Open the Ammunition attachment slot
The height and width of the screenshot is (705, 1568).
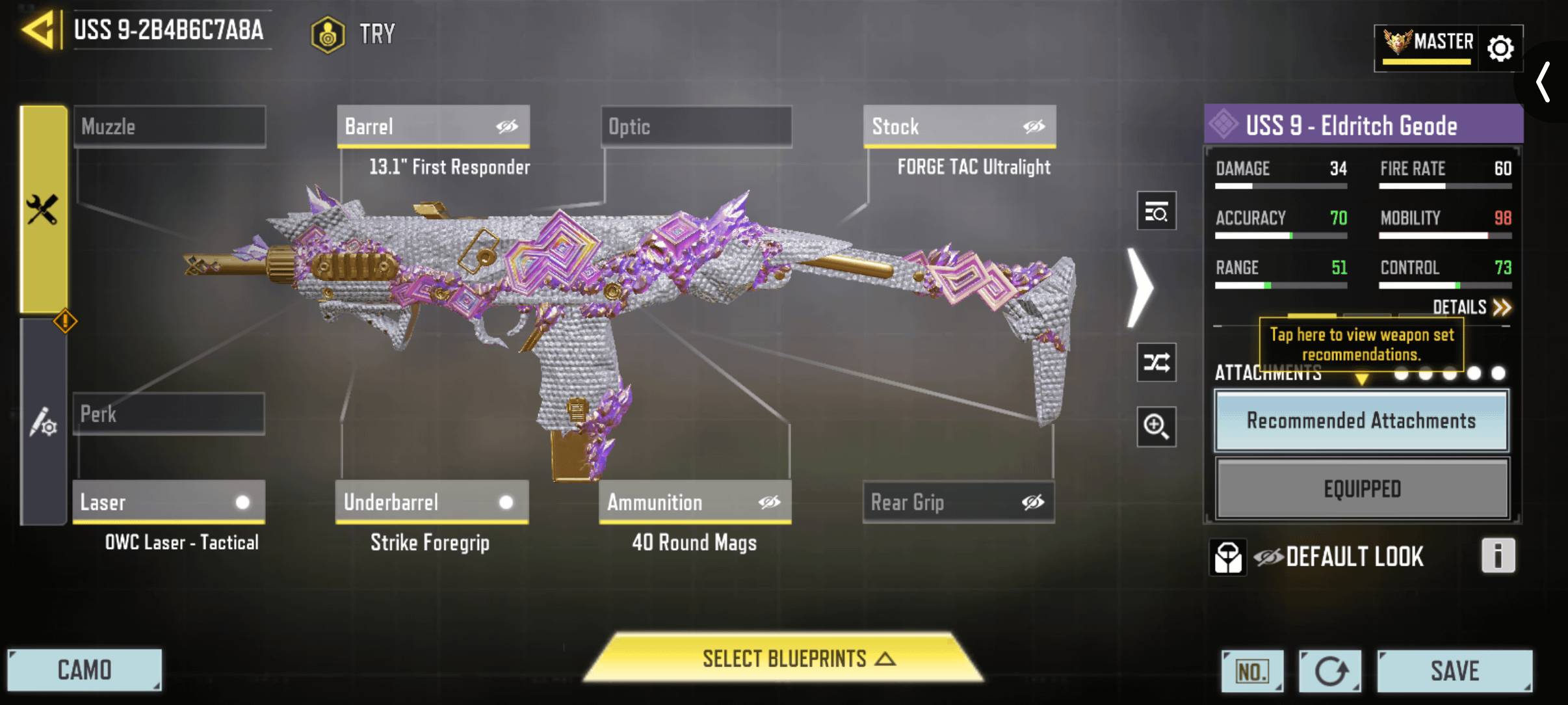pyautogui.click(x=695, y=502)
